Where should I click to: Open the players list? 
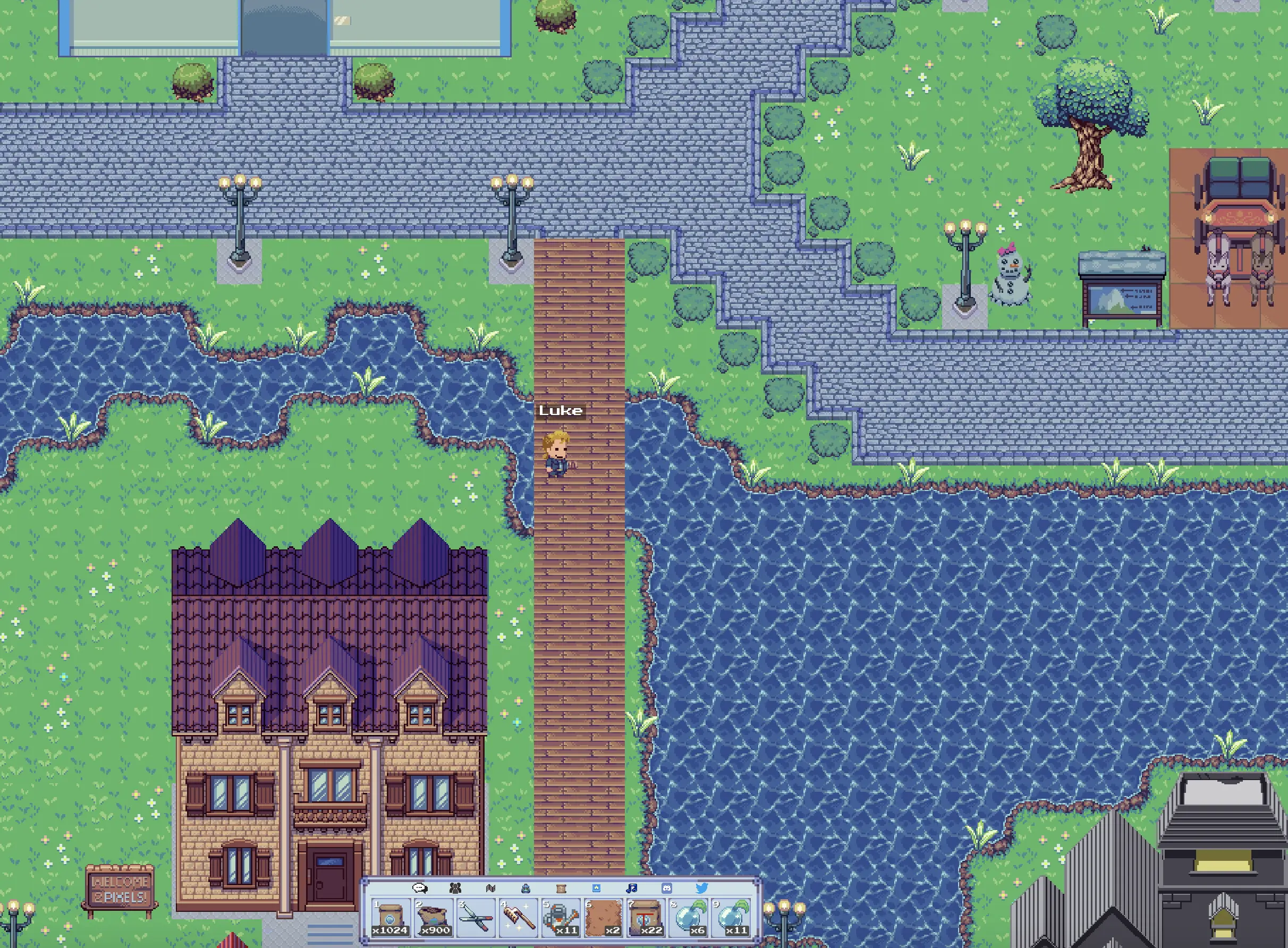[x=455, y=888]
